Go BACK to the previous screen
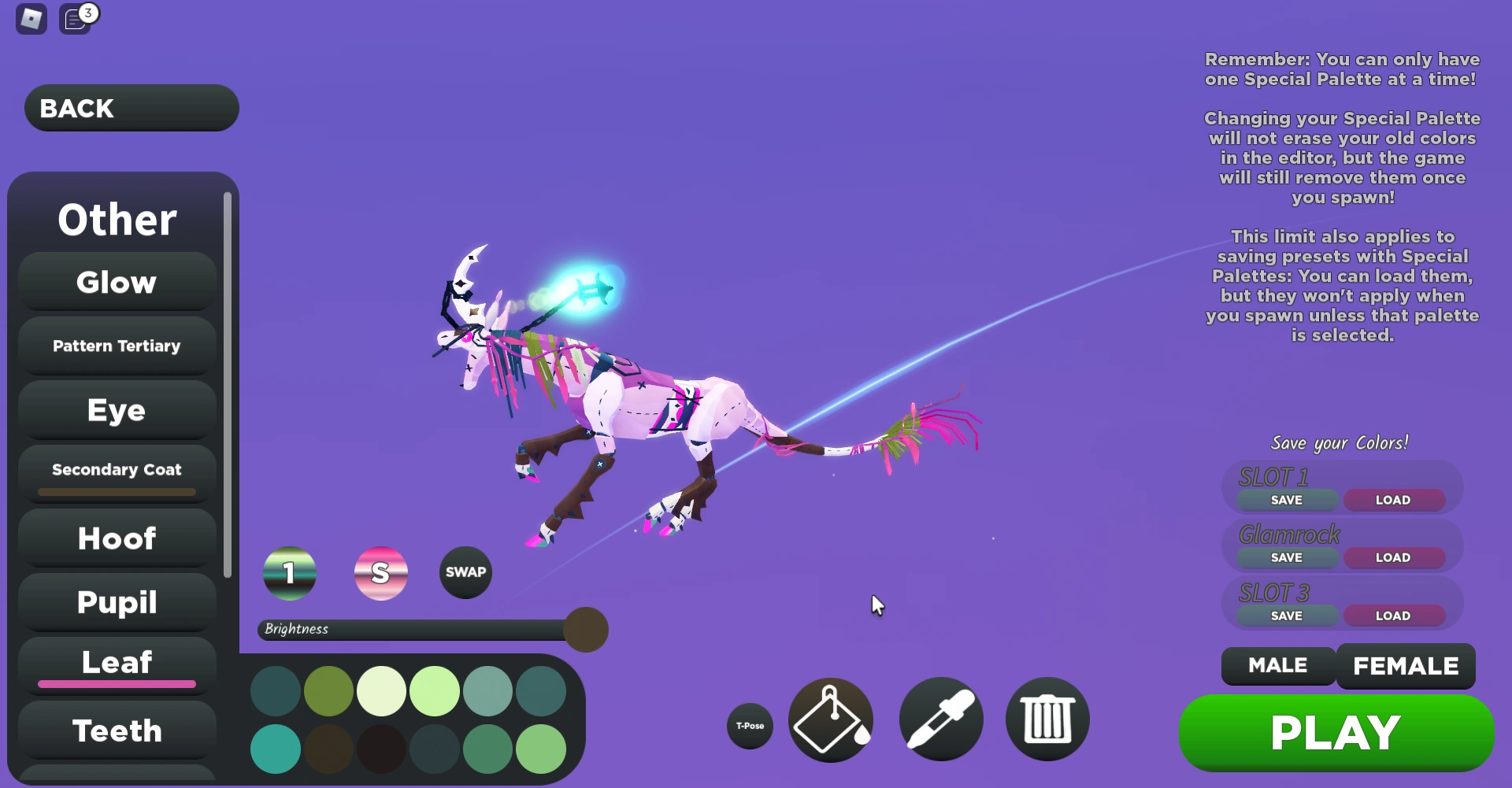This screenshot has width=1512, height=788. 131,107
